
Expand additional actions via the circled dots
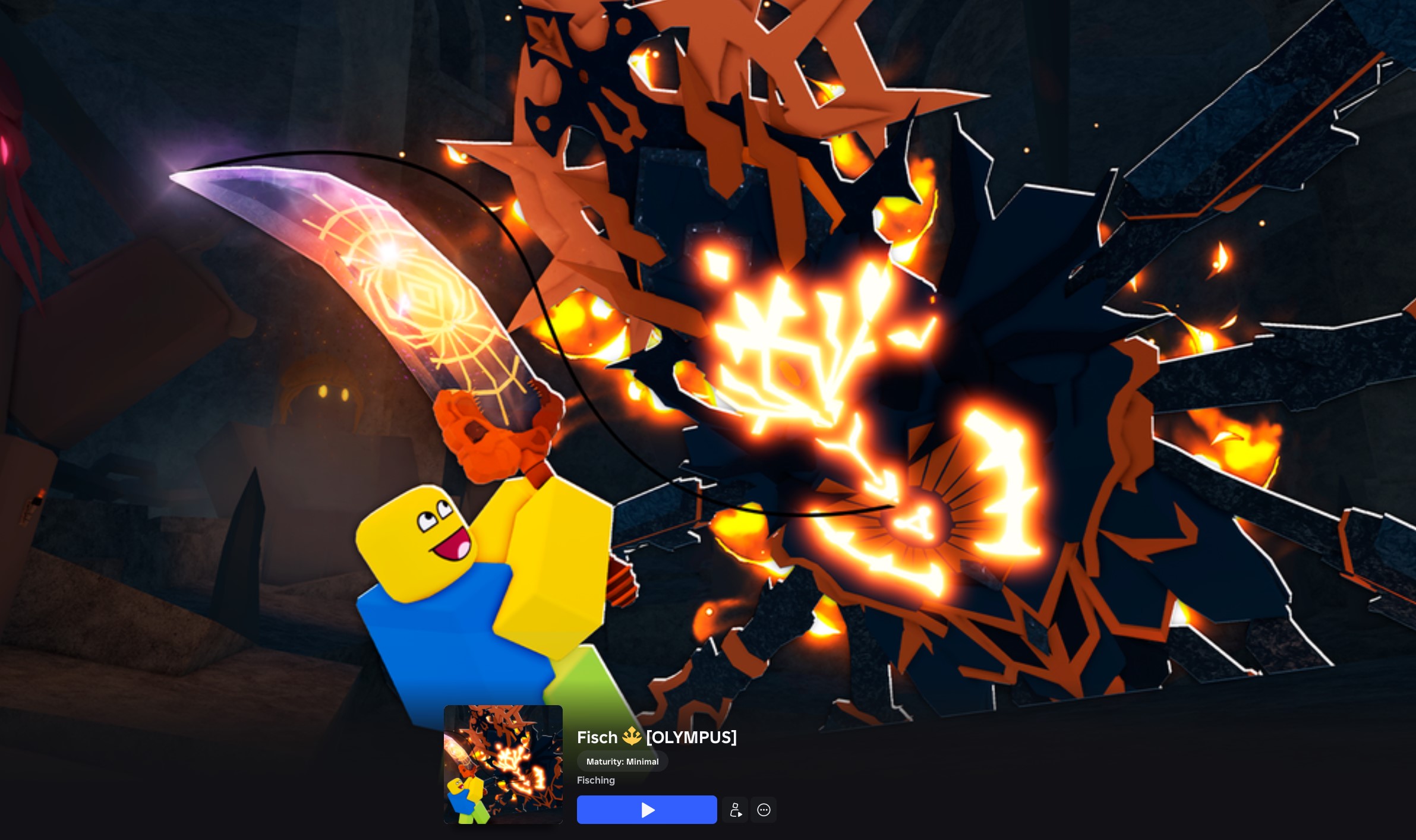pyautogui.click(x=764, y=810)
